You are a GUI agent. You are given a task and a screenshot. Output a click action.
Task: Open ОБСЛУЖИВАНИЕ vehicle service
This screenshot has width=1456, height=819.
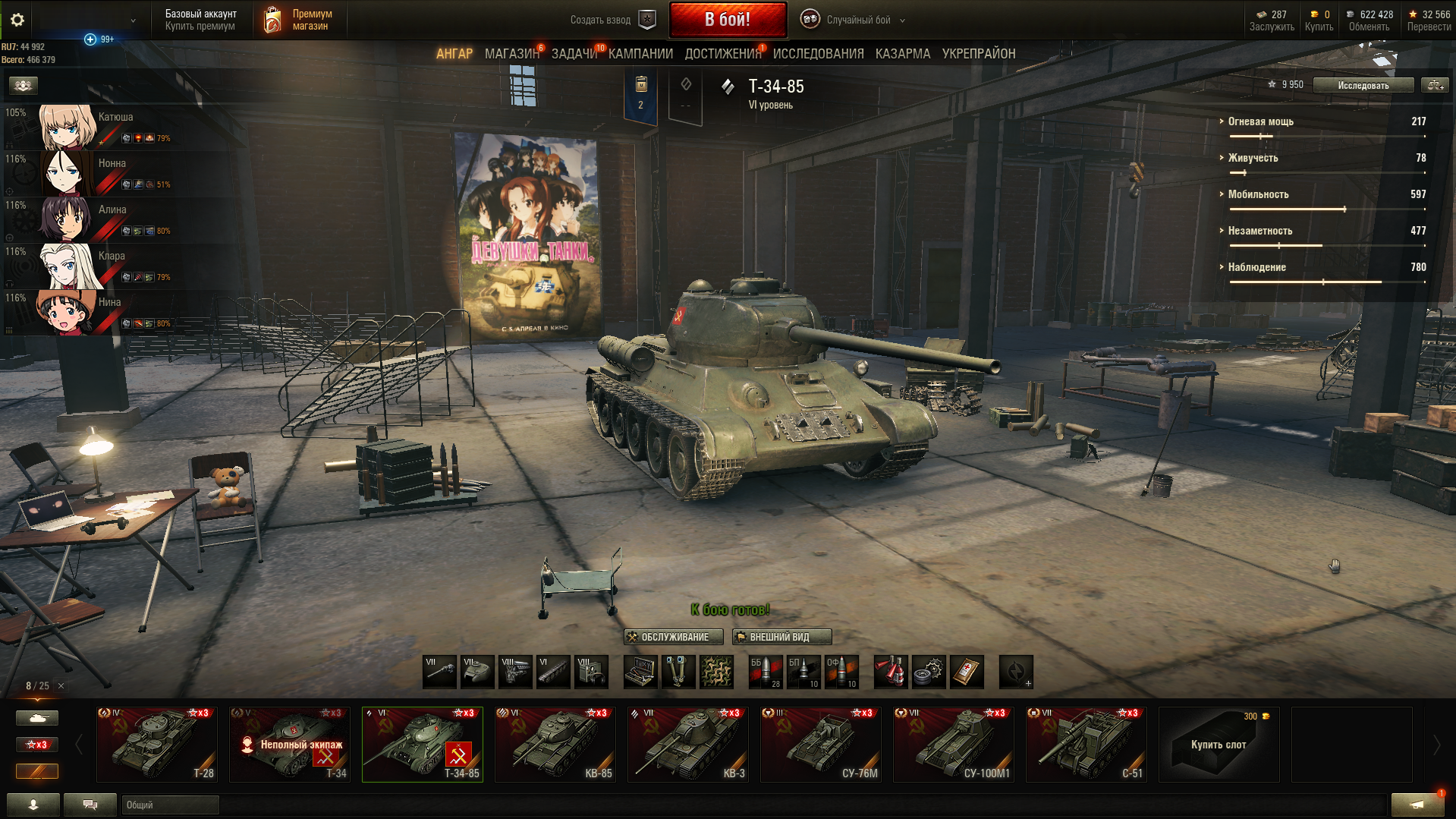point(673,637)
